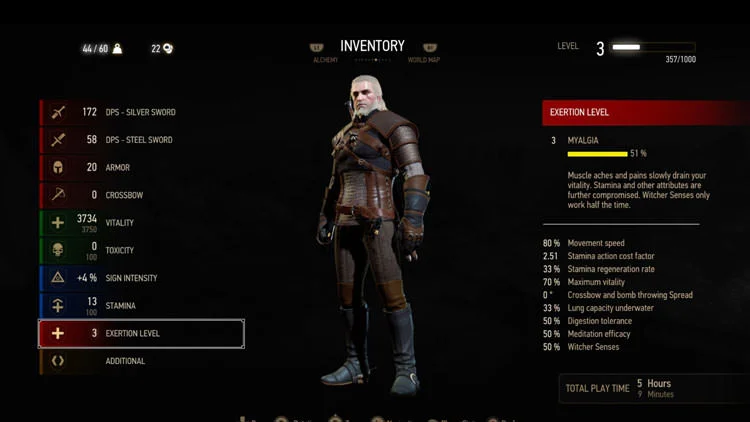Choose the Stamina stat row

click(140, 305)
